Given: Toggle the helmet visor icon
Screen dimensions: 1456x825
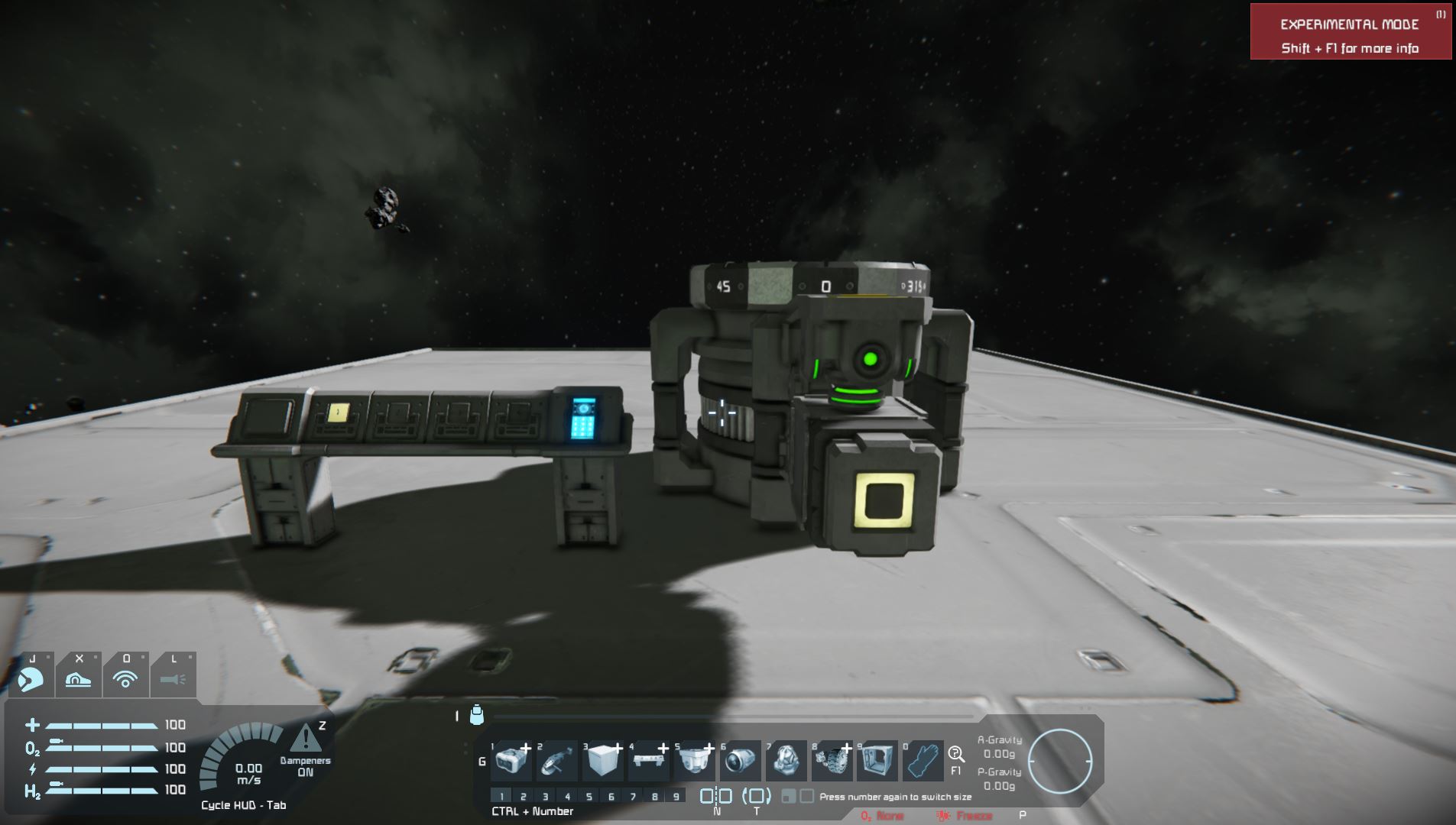Looking at the screenshot, I should (31, 678).
